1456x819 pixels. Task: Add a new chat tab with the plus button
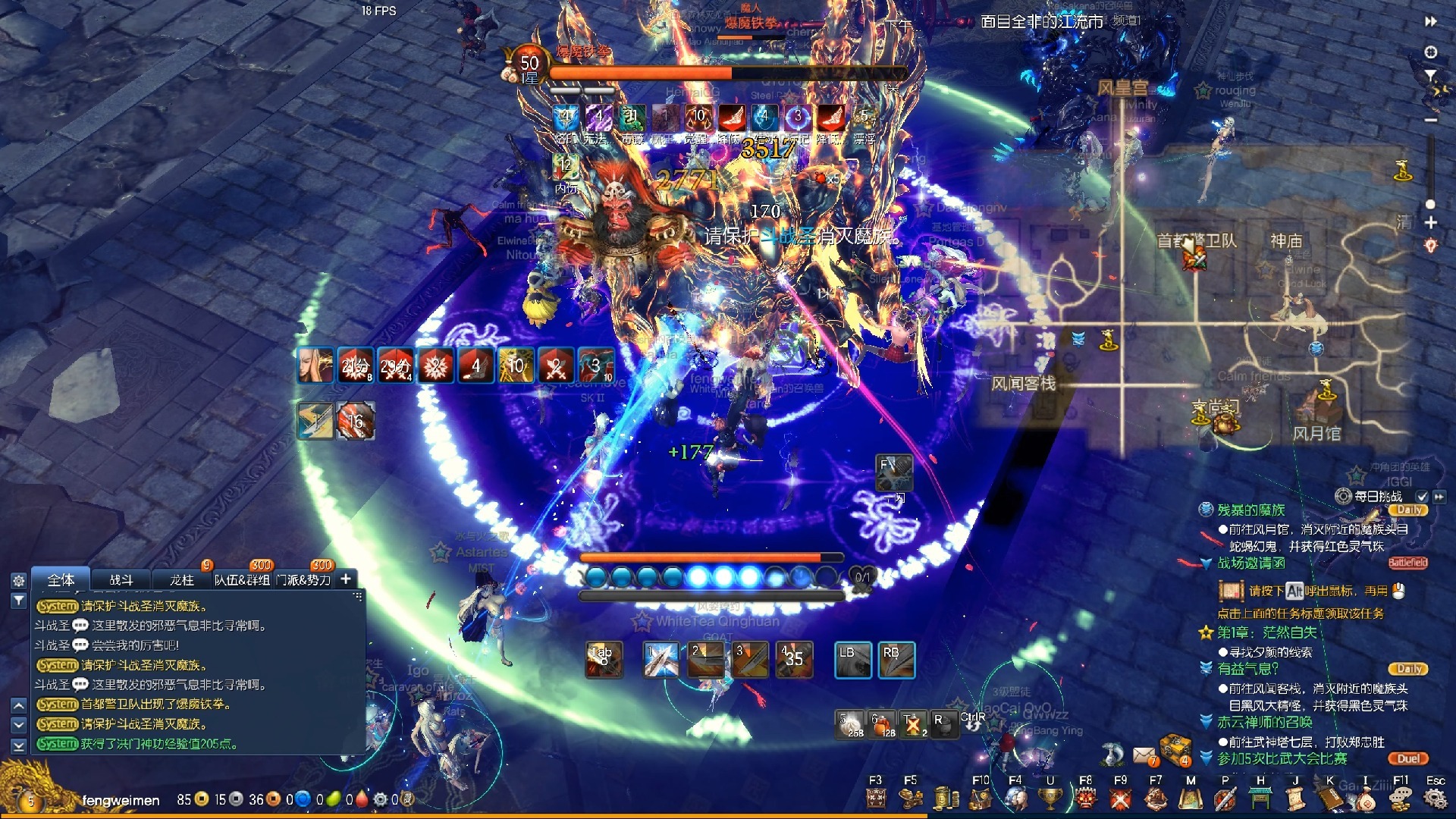click(346, 579)
